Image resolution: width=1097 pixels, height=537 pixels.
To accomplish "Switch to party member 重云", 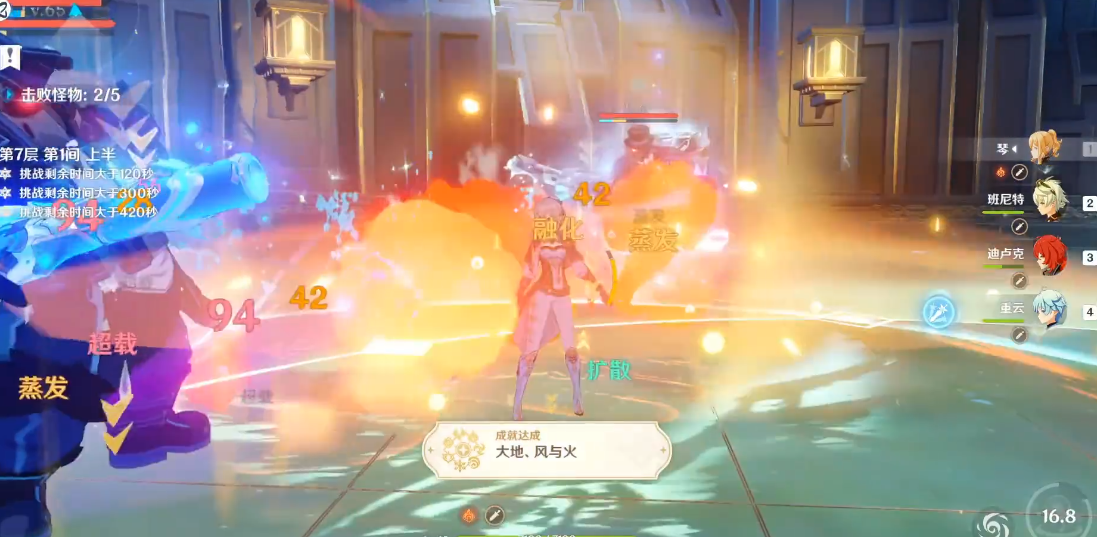I will coord(1049,308).
